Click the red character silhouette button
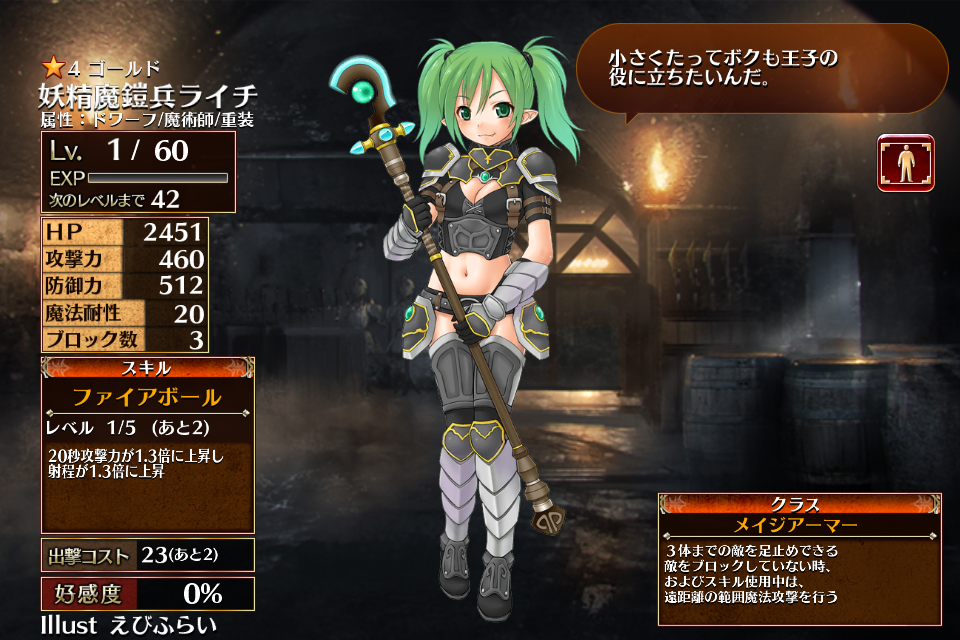Screen dimensions: 960x640 point(905,163)
